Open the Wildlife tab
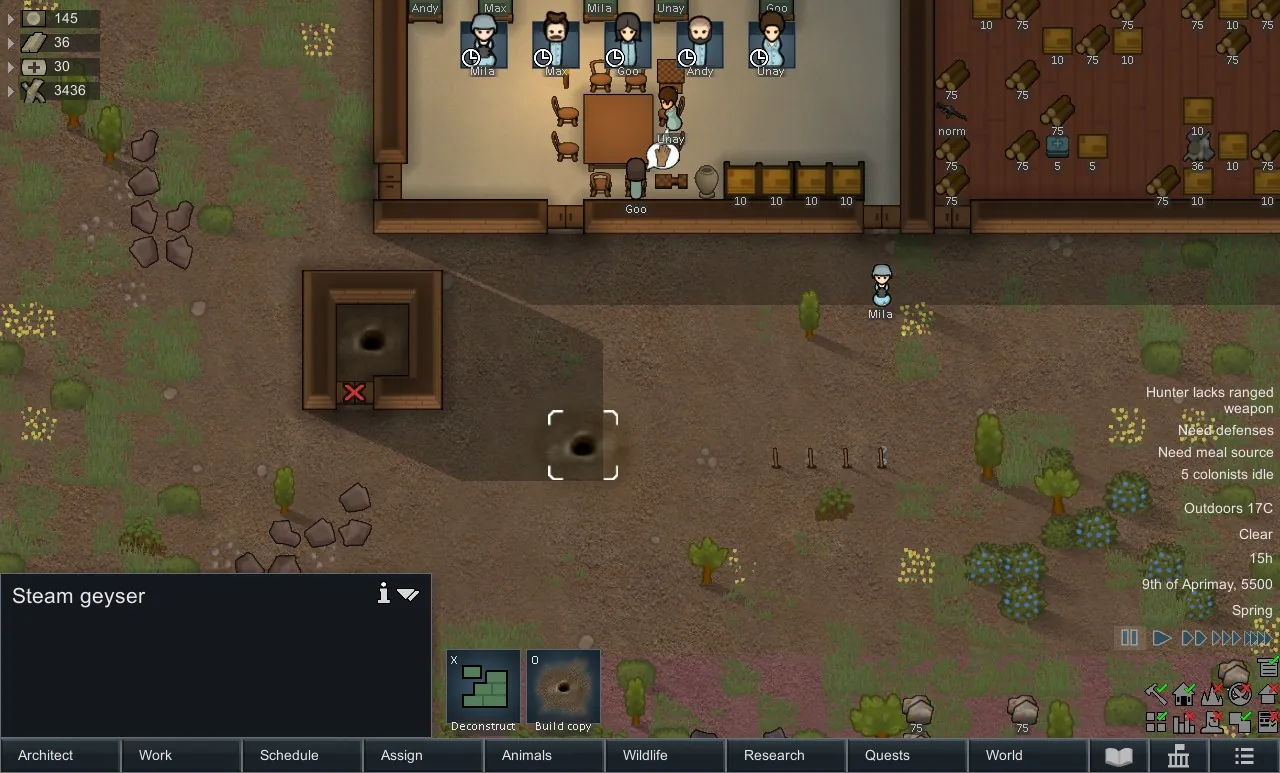Image resolution: width=1280 pixels, height=773 pixels. pyautogui.click(x=665, y=755)
